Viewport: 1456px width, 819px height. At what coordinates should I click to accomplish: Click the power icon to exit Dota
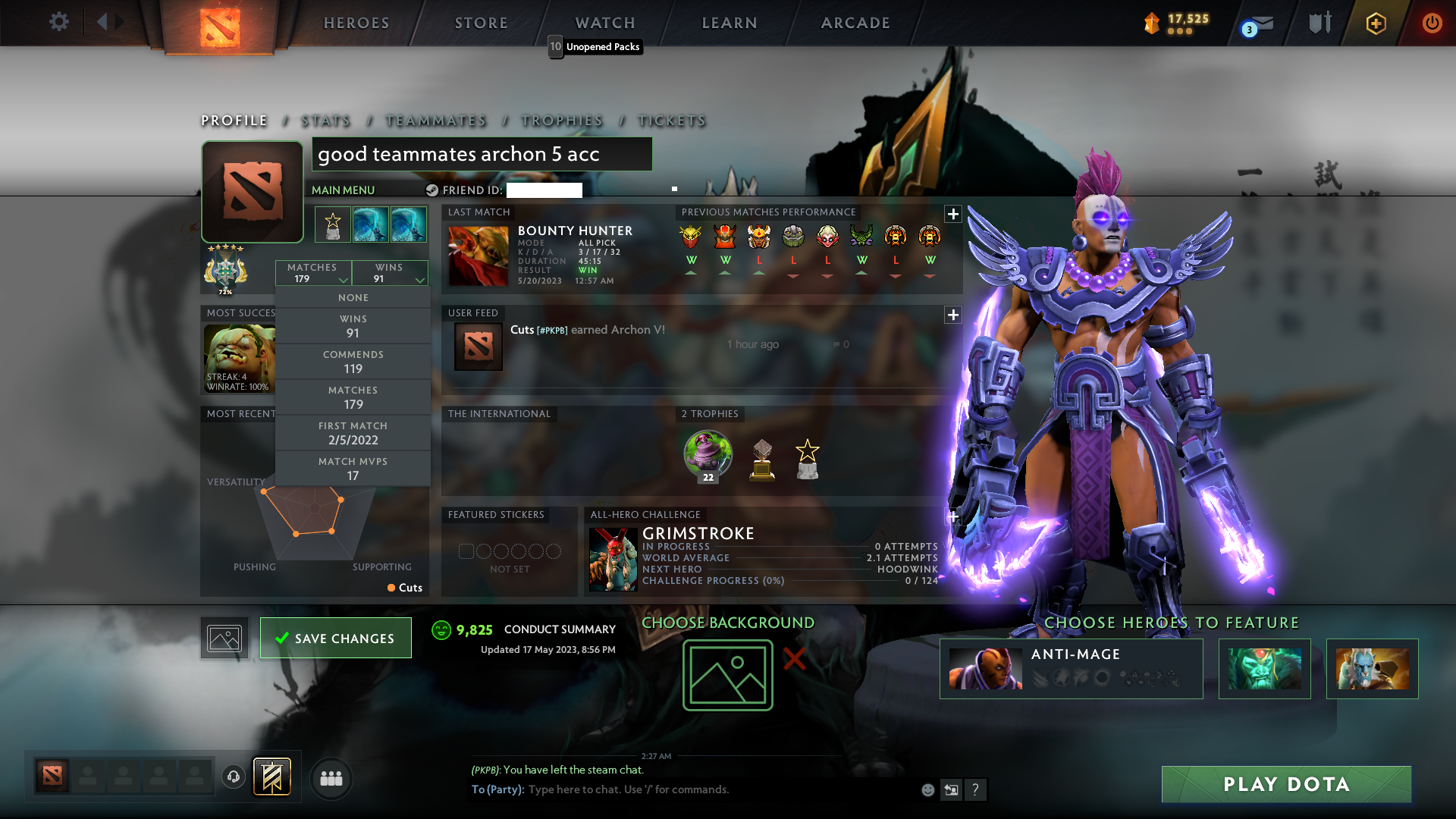[x=1432, y=23]
